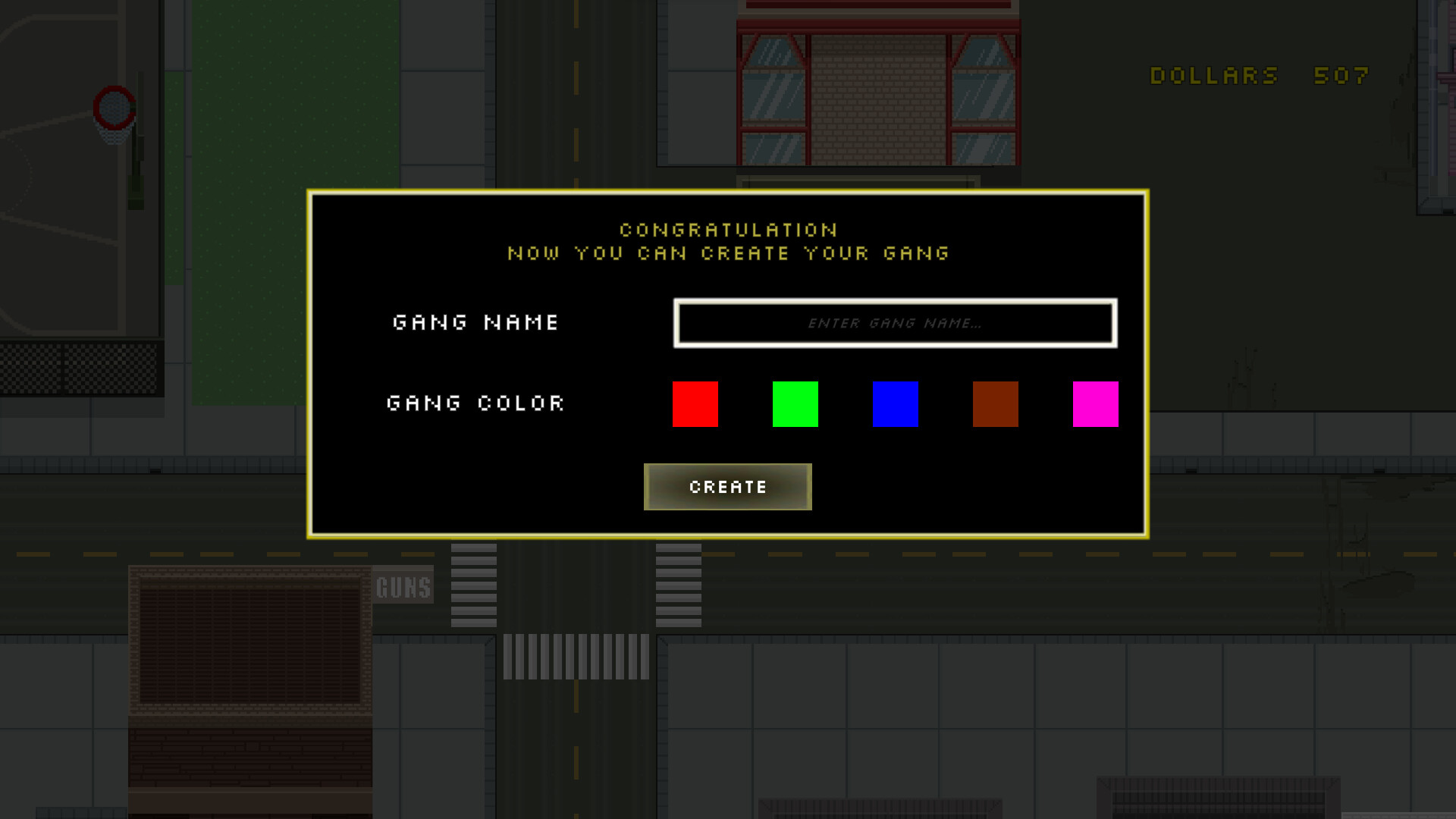
Task: Pick the blue gang color option
Action: point(896,403)
